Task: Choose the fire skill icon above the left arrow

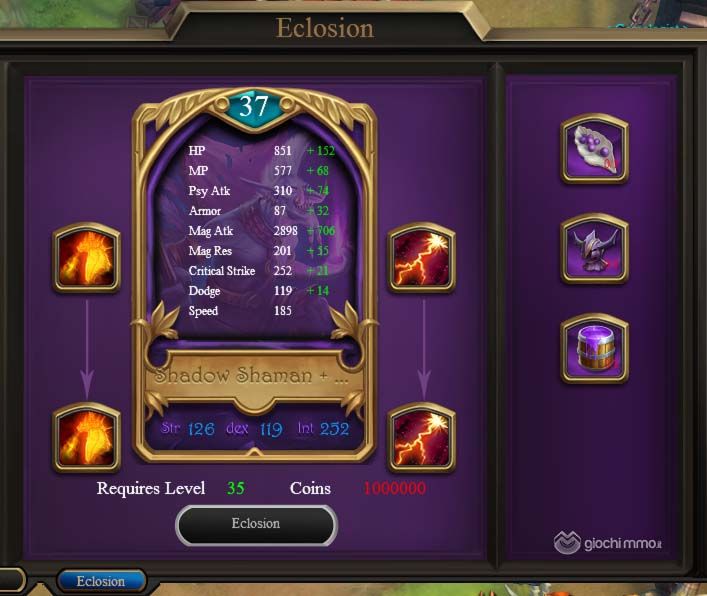Action: [x=87, y=258]
